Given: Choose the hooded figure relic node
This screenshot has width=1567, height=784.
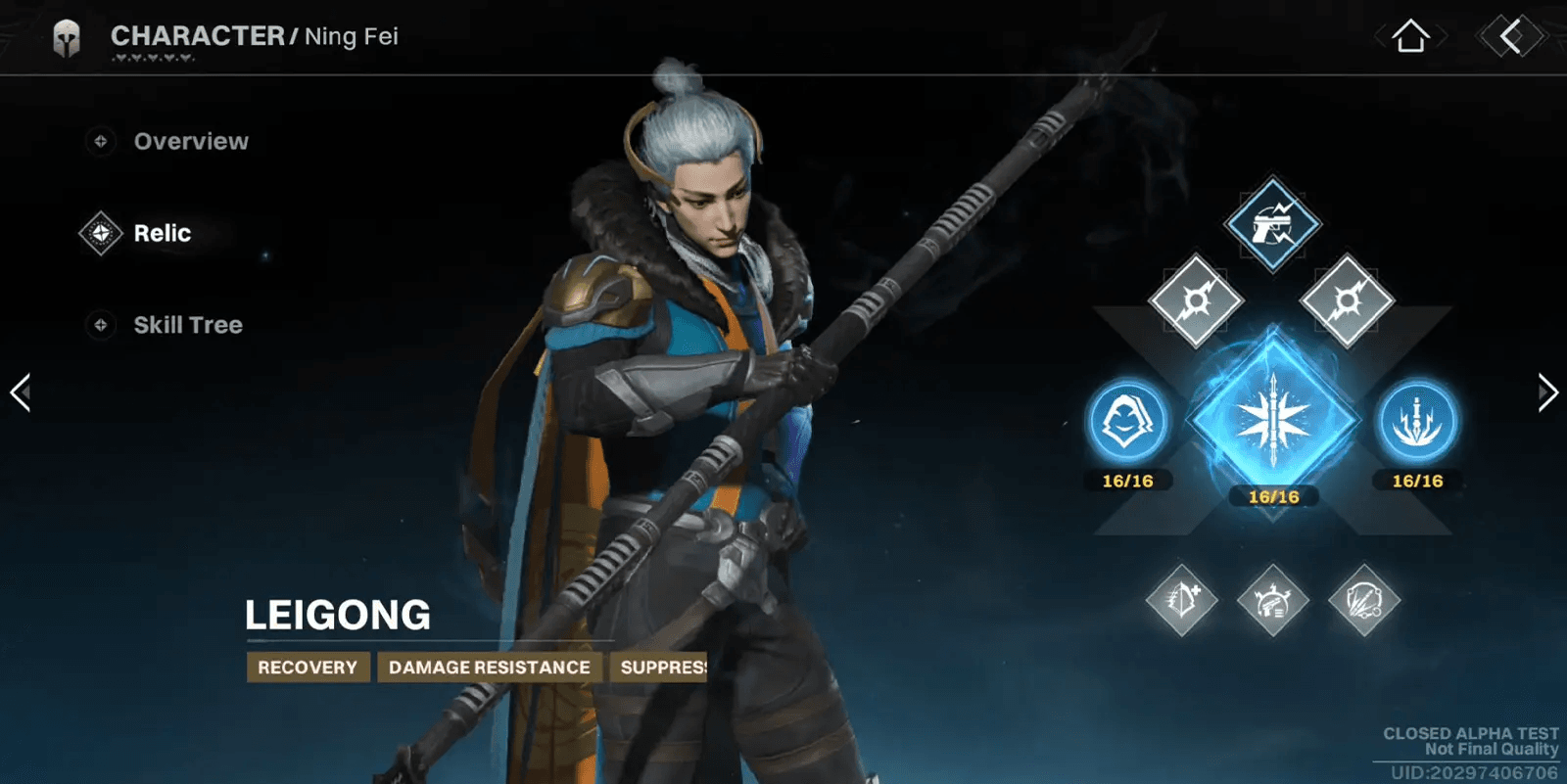Looking at the screenshot, I should click(1128, 422).
